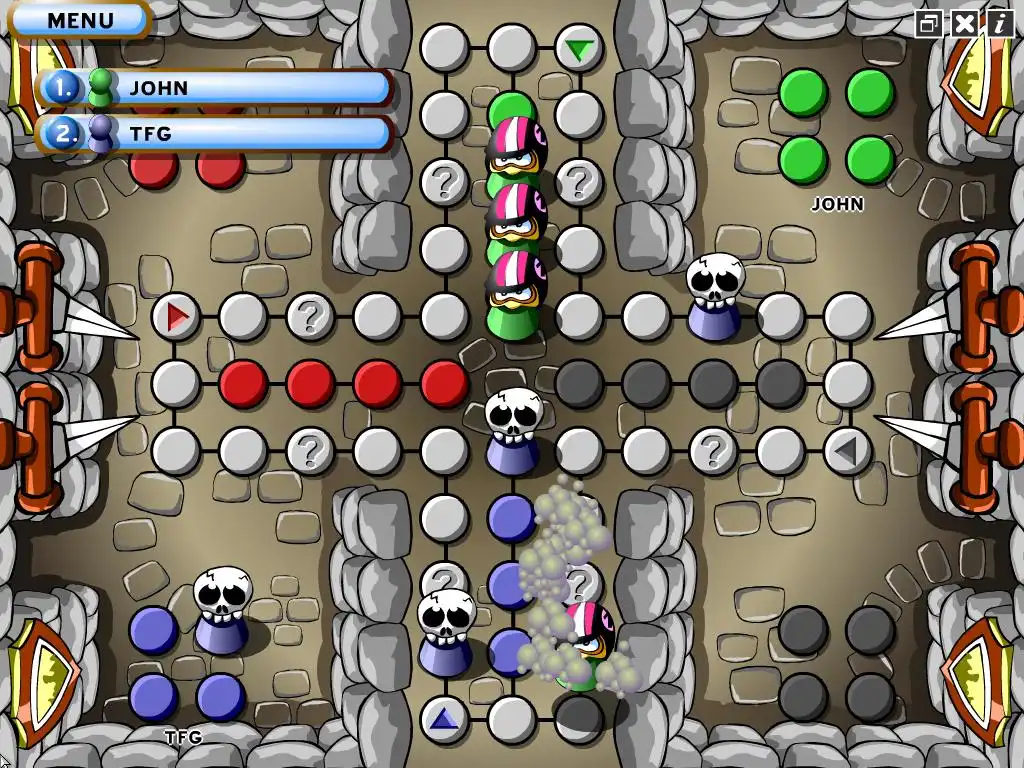Open the info button marked i
Screen dimensions: 1024x768
[x=998, y=24]
